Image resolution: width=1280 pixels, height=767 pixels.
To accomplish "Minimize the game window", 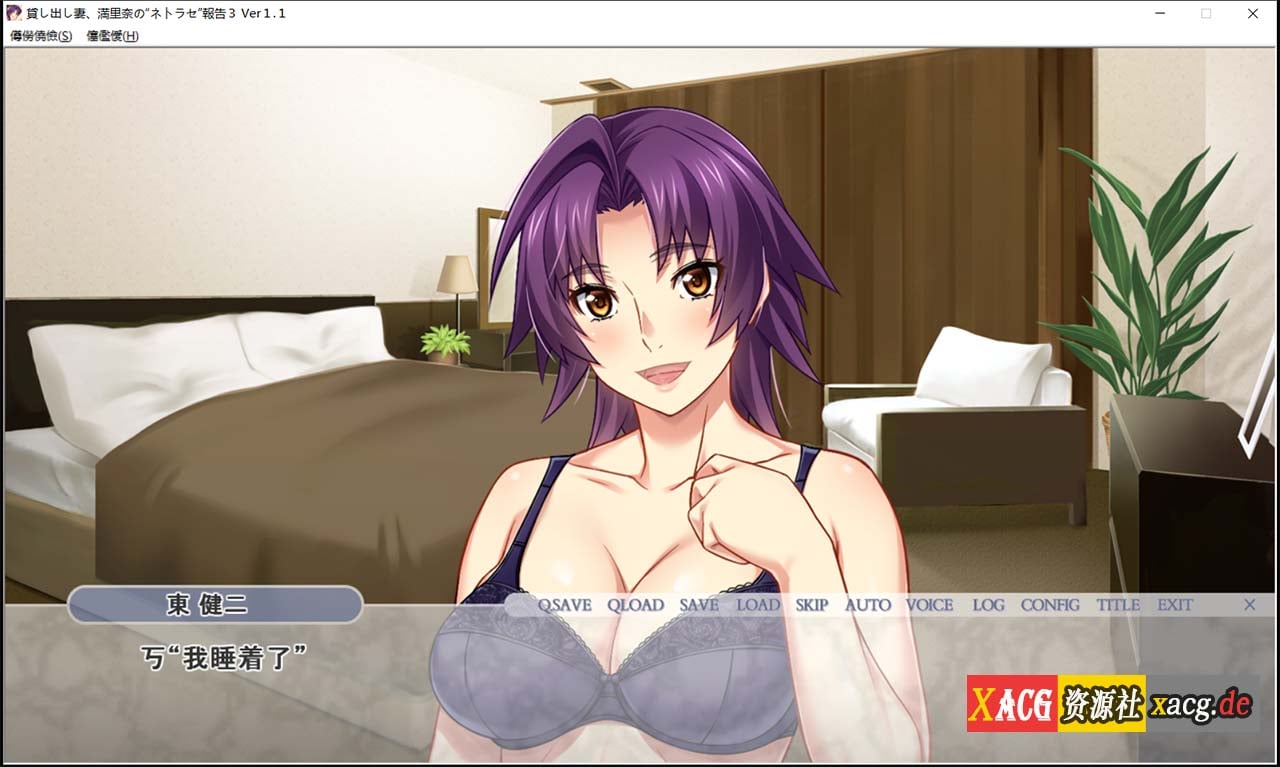I will pyautogui.click(x=1159, y=14).
